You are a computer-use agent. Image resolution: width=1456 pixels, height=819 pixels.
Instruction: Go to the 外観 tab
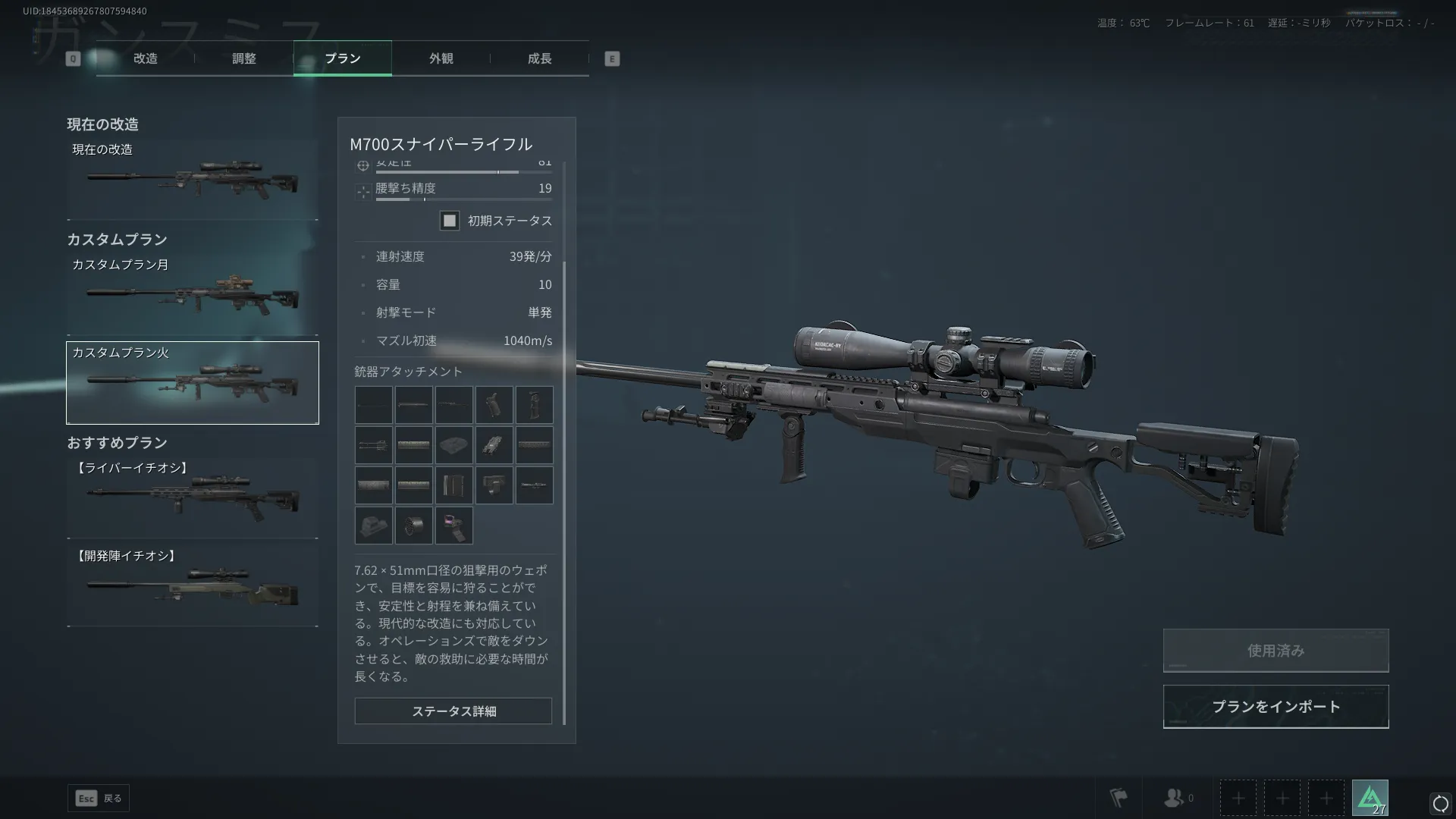point(441,58)
